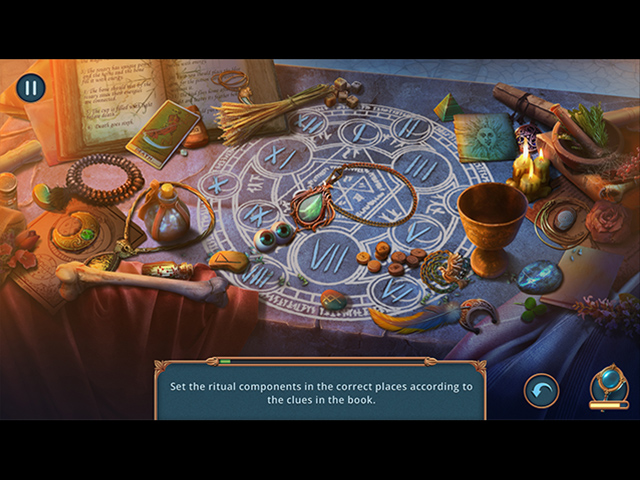
Task: Pick the golden goblet component
Action: pyautogui.click(x=492, y=221)
